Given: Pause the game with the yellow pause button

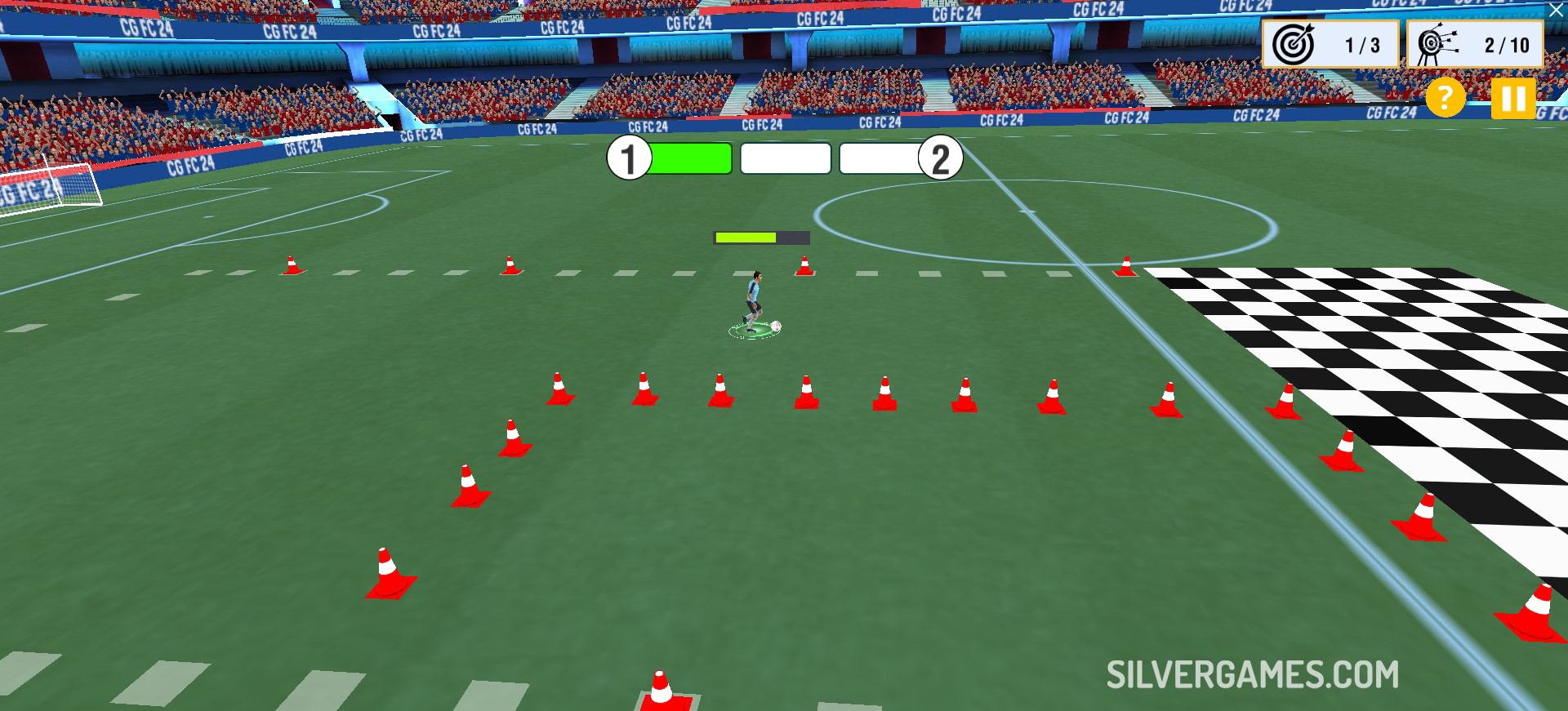Looking at the screenshot, I should pos(1513,99).
